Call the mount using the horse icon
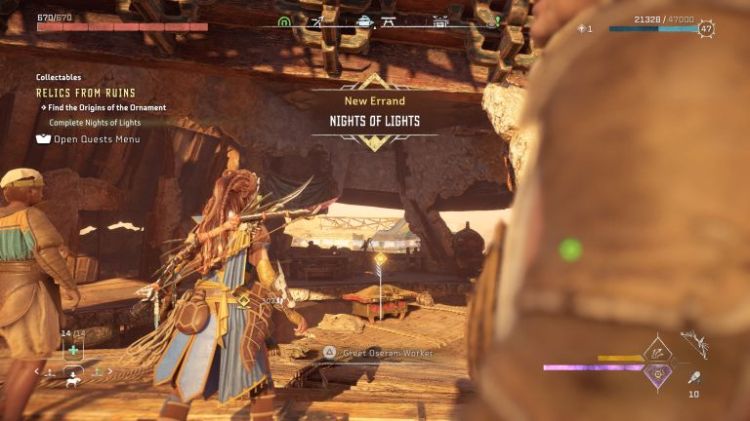Image resolution: width=750 pixels, height=421 pixels. tap(74, 381)
